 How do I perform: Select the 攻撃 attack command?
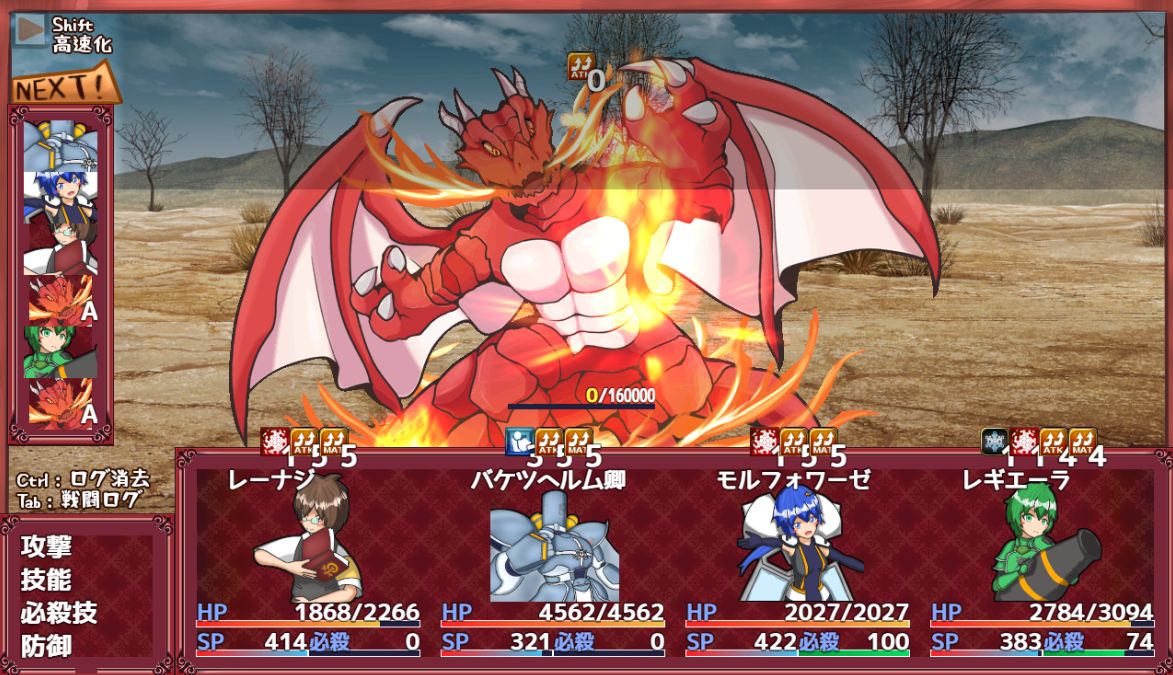coord(47,548)
